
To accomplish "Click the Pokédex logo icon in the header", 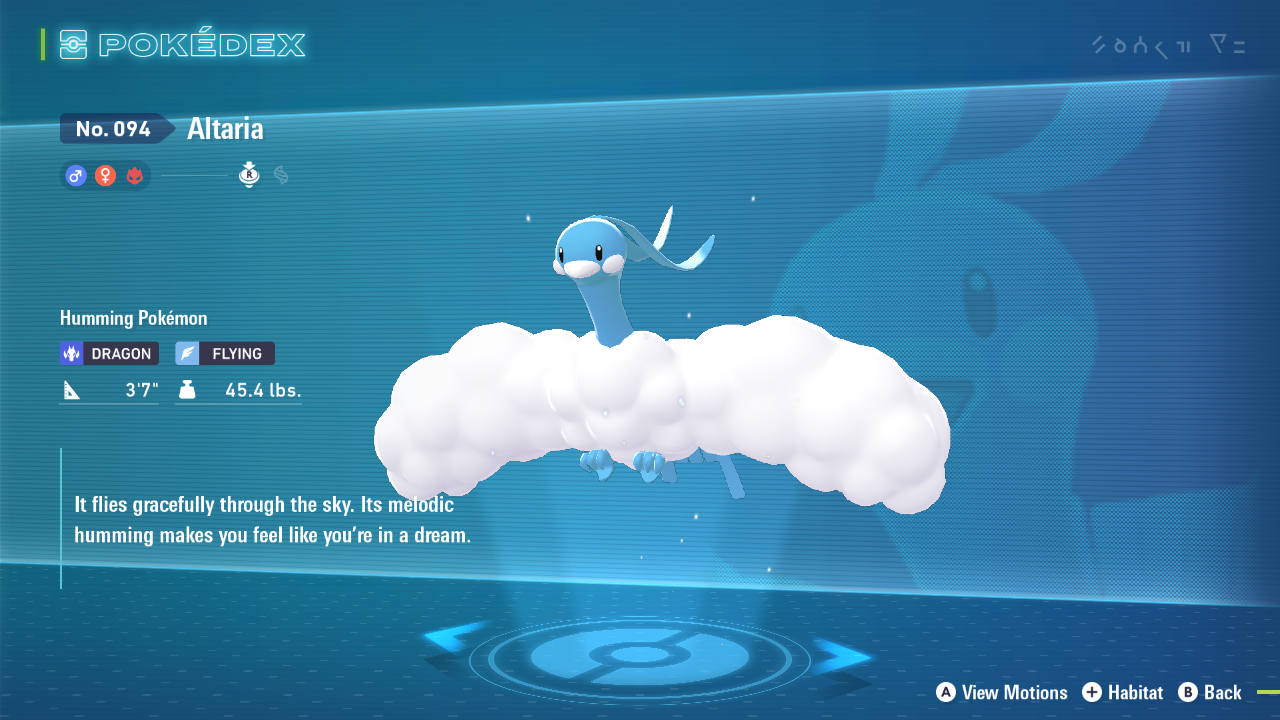I will pos(75,44).
